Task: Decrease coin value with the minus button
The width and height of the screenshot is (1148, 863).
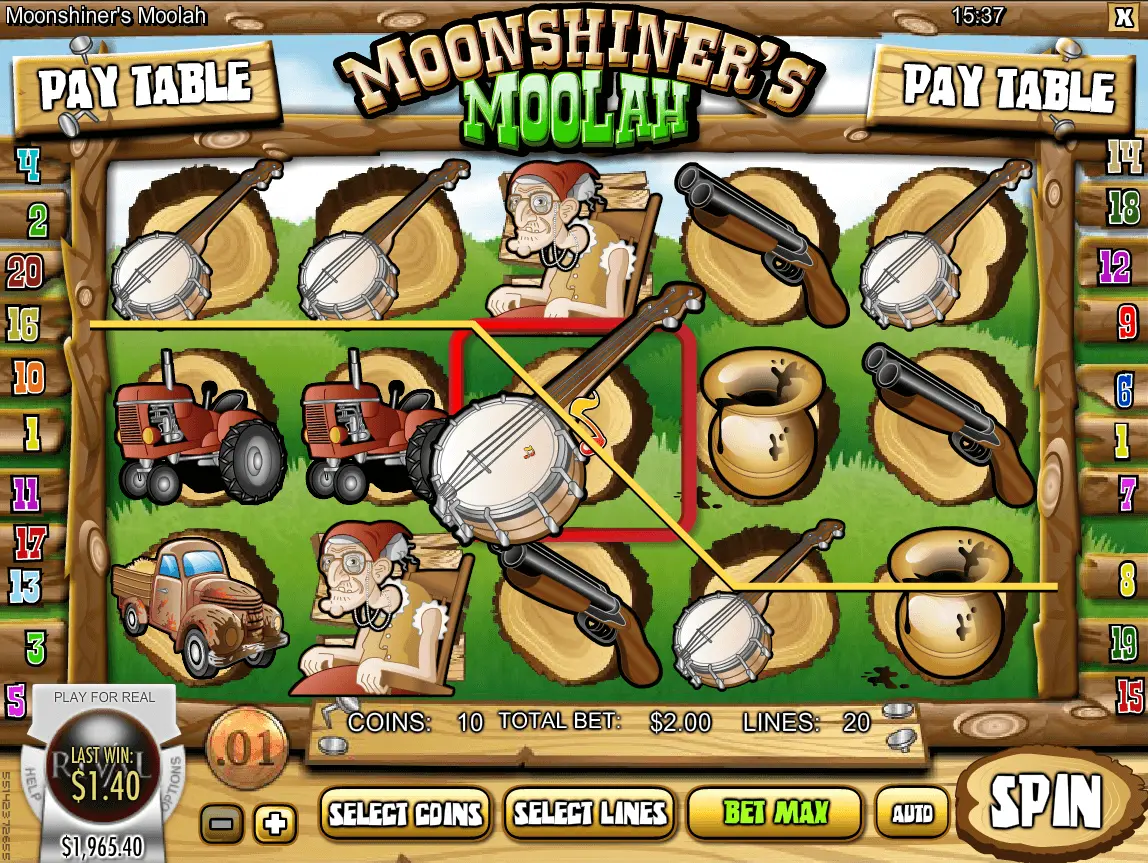Action: point(221,824)
